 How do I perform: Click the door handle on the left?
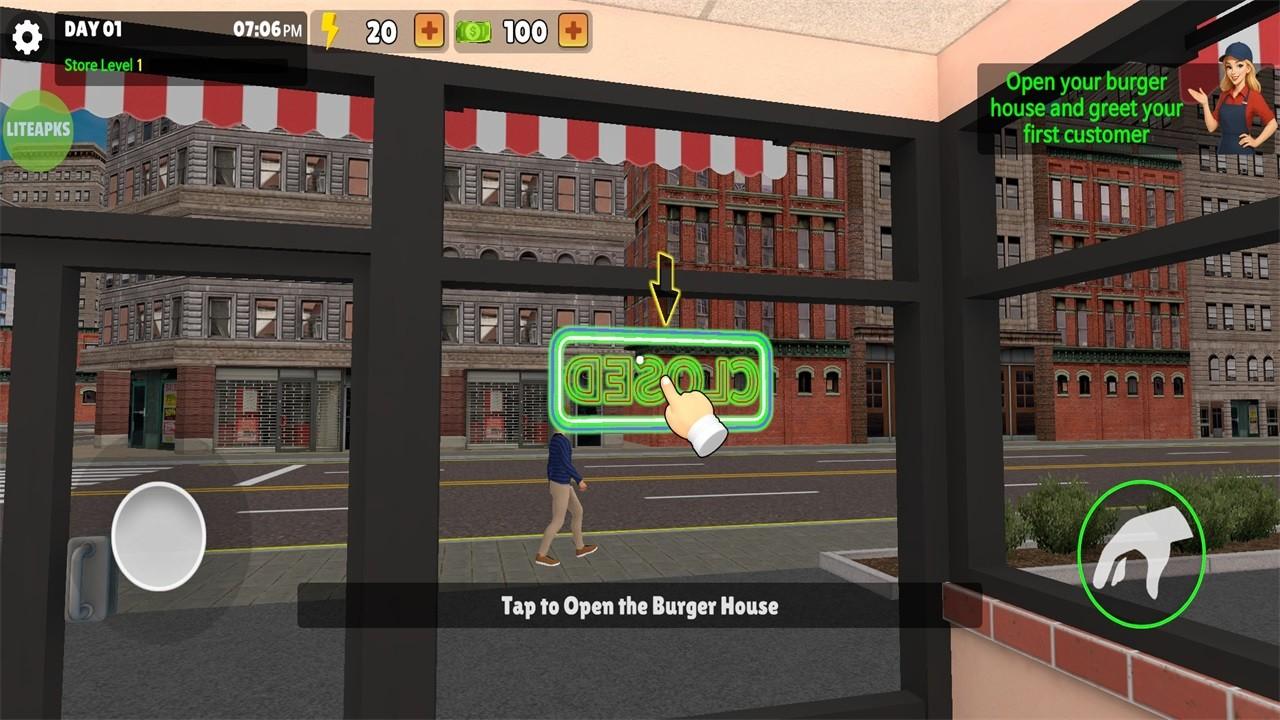pyautogui.click(x=86, y=580)
